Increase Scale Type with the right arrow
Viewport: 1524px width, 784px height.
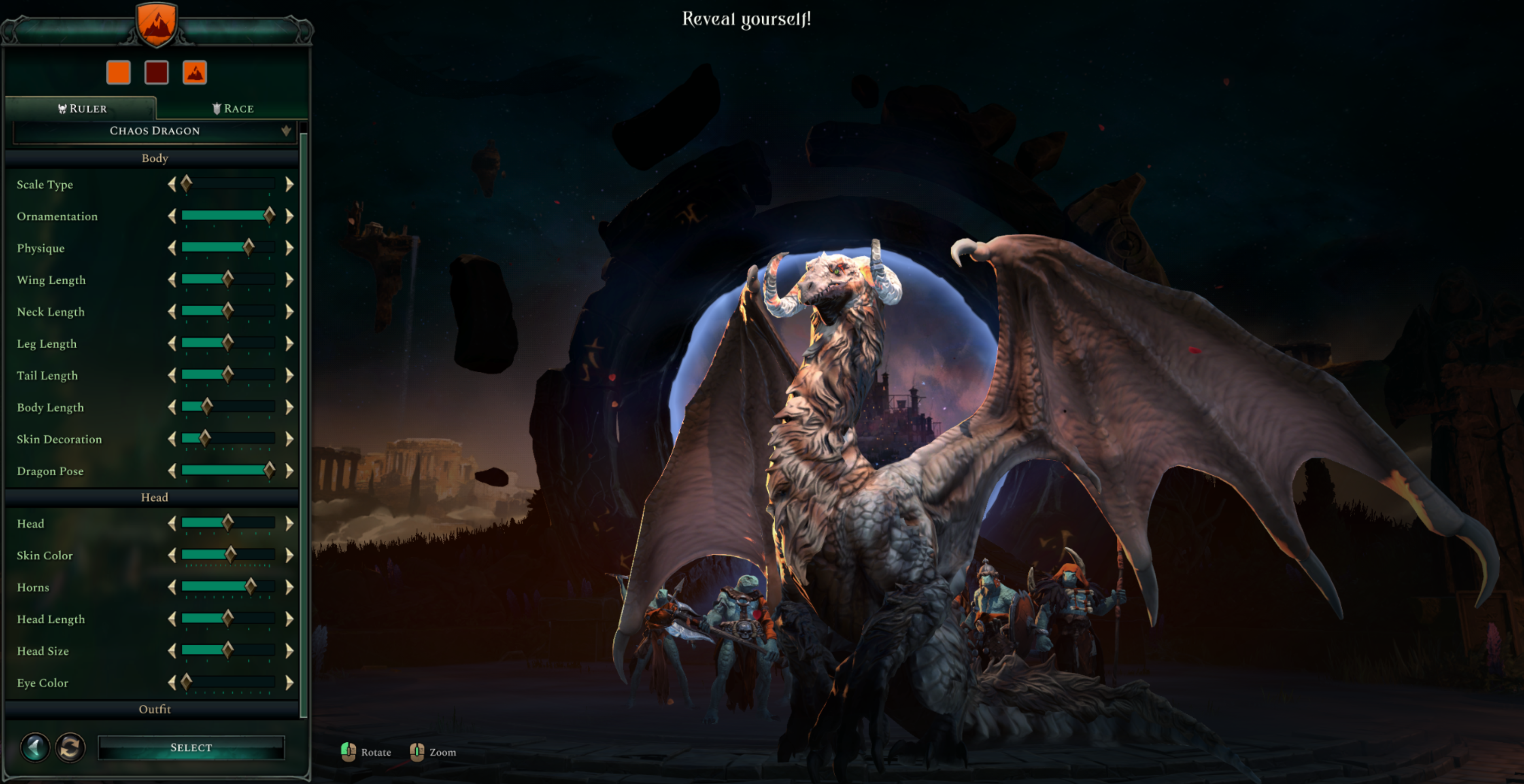click(x=289, y=184)
